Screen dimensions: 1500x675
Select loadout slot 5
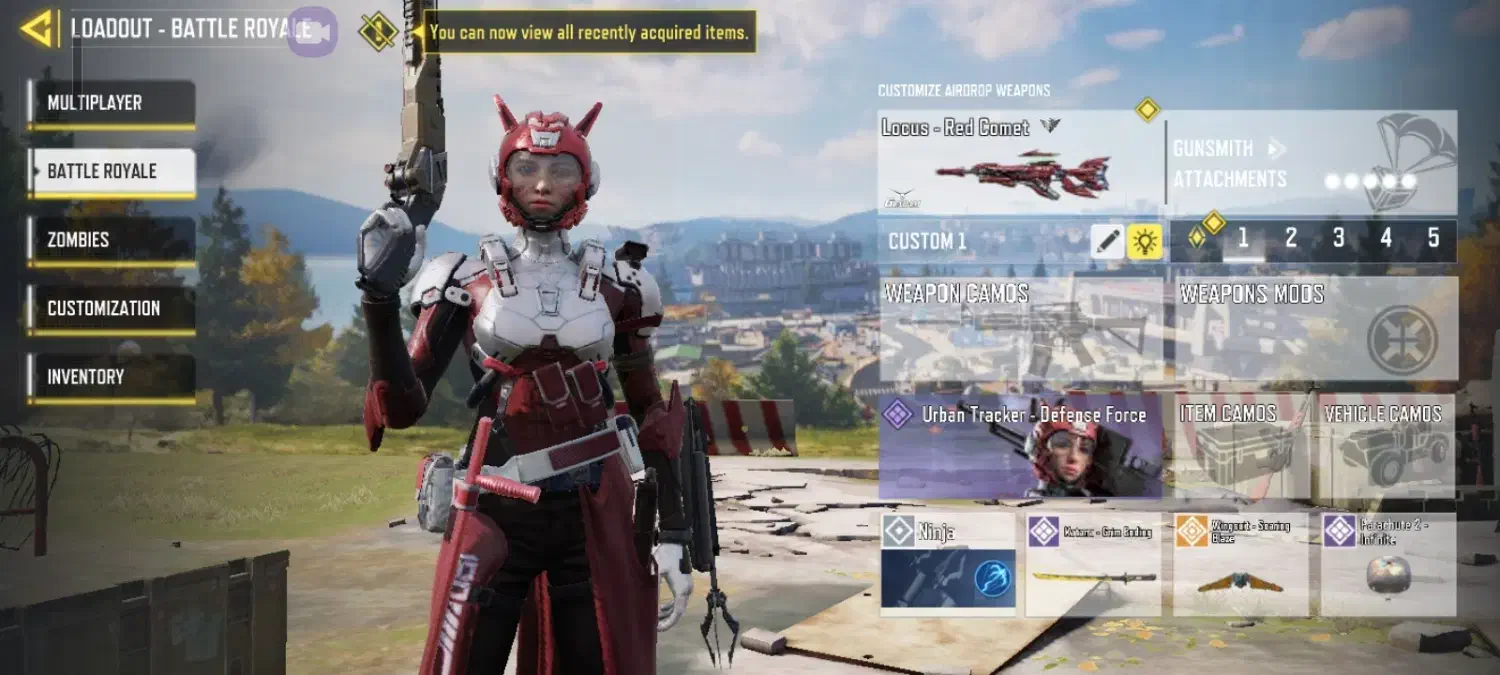[x=1433, y=239]
